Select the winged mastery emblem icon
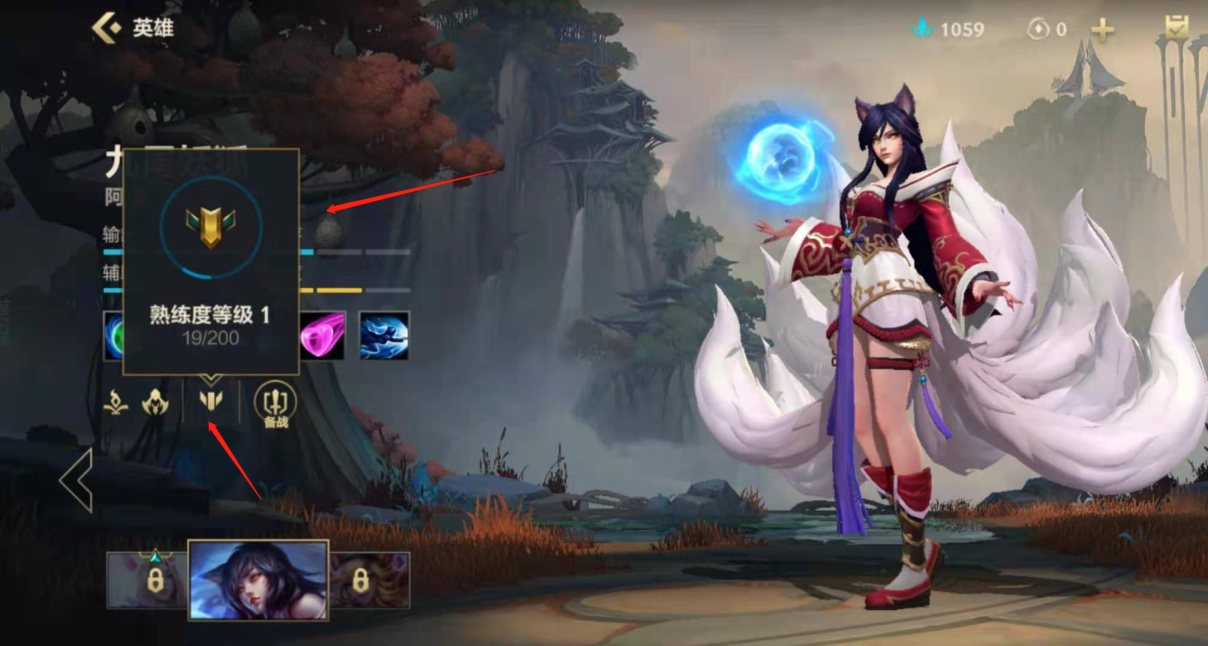Viewport: 1208px width, 646px height. (210, 402)
